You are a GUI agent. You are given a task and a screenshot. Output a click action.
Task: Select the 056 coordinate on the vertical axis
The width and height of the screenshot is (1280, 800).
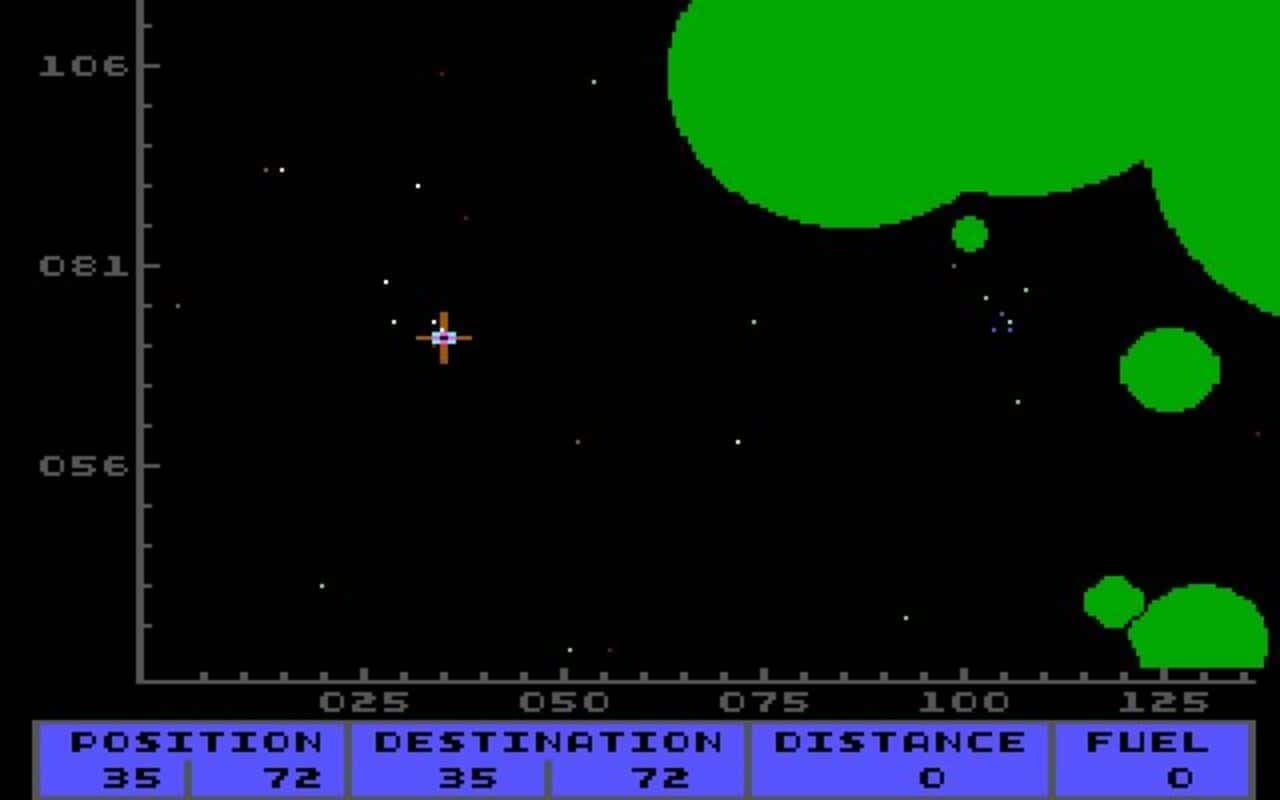coord(85,463)
